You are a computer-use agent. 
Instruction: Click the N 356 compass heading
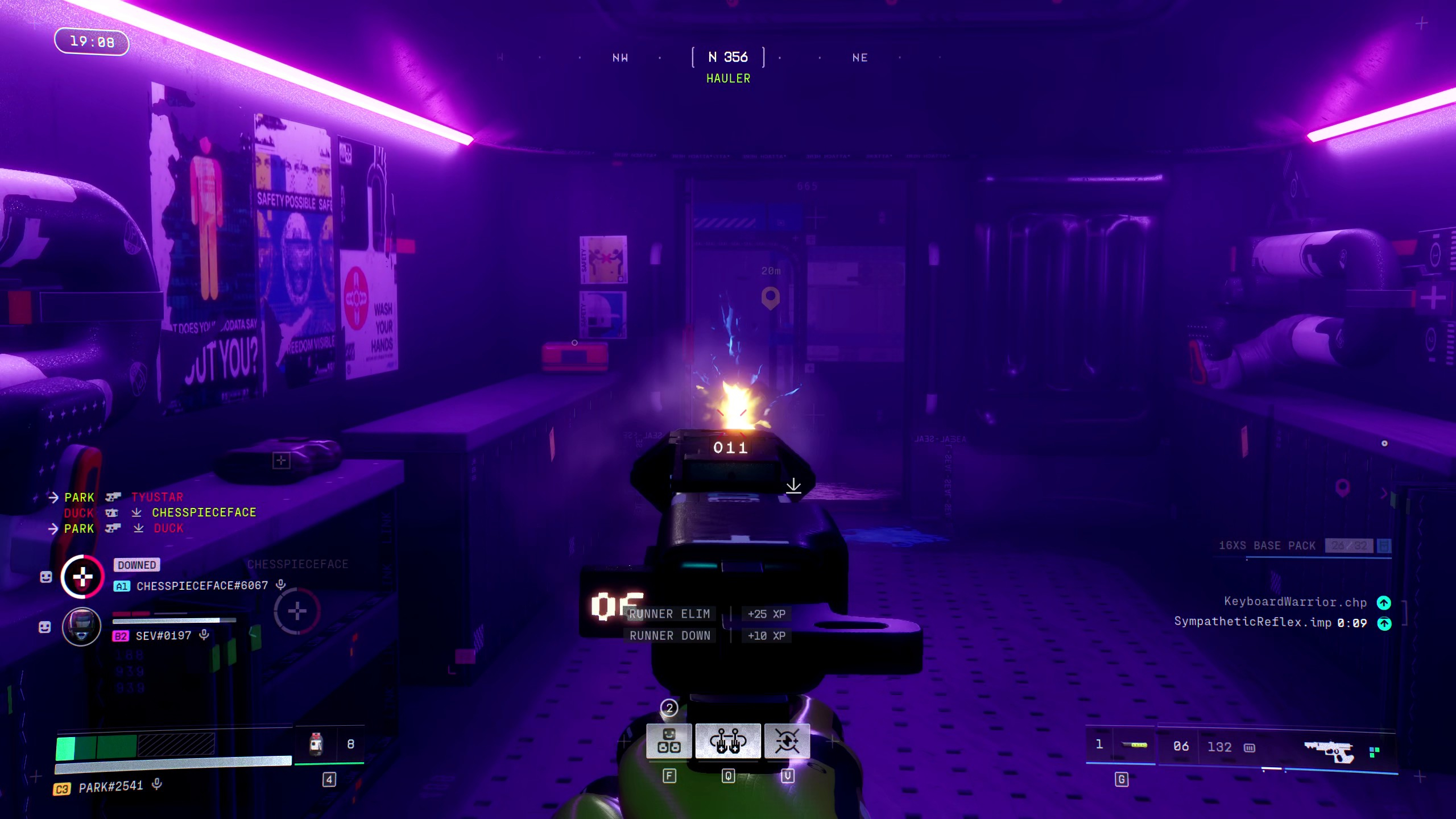coord(728,57)
